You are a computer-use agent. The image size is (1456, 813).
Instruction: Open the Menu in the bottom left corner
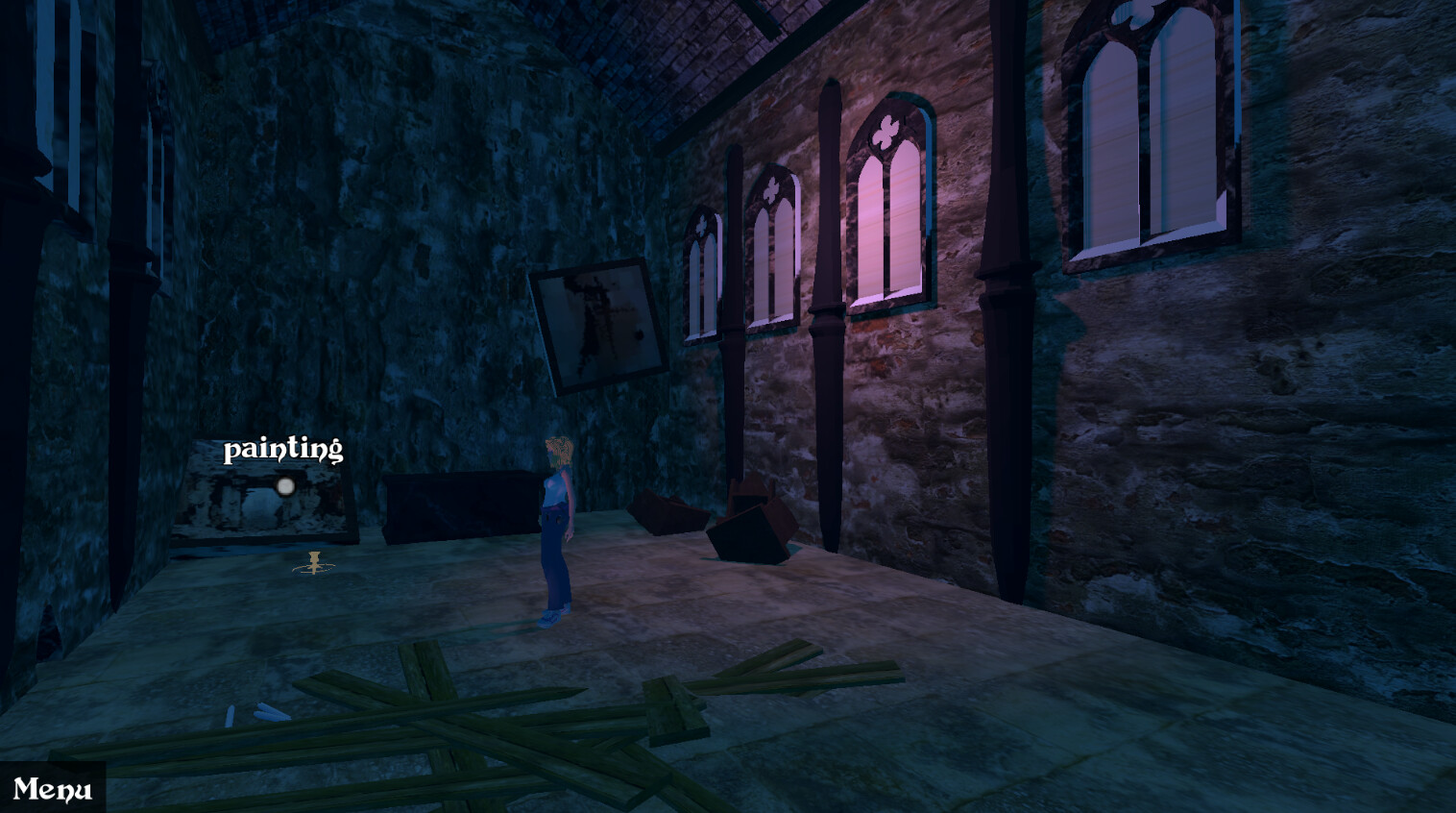53,790
